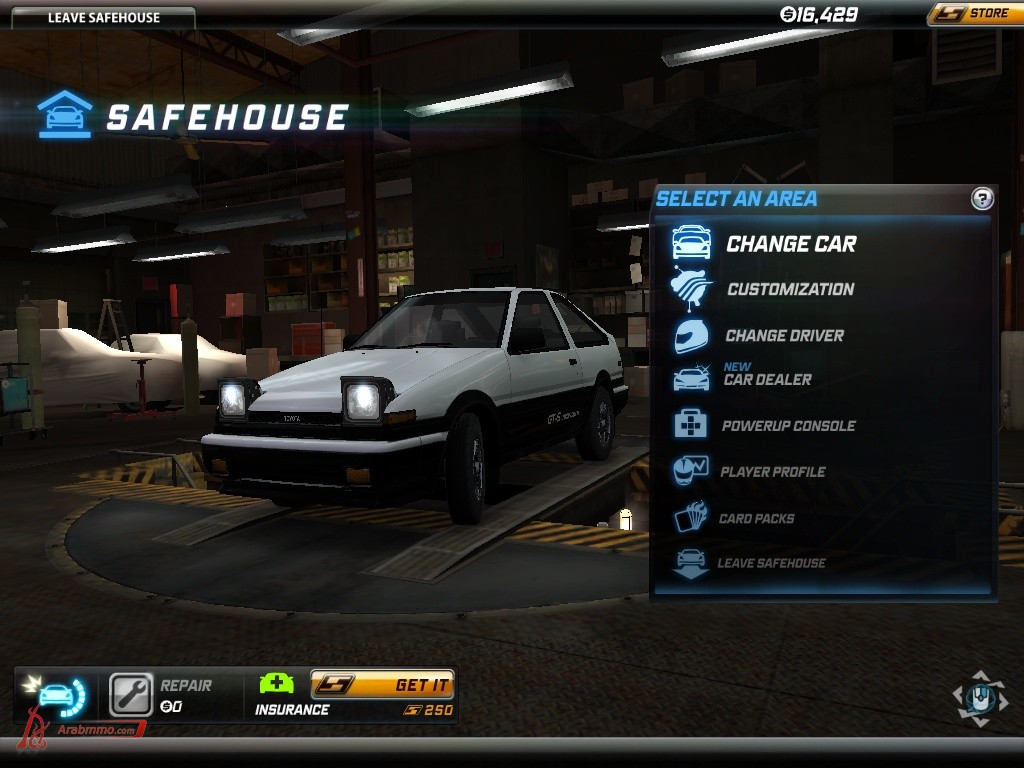Repair the car with the wrench button

pyautogui.click(x=131, y=695)
